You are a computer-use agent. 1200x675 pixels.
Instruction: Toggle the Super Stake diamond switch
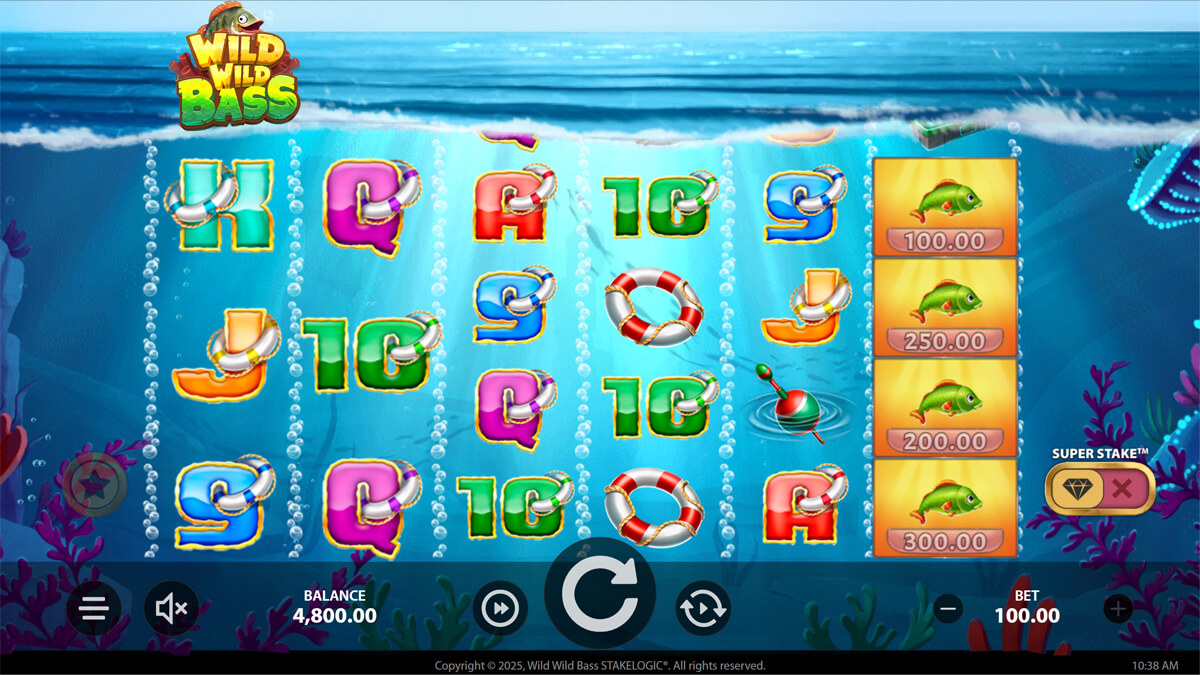point(1099,488)
